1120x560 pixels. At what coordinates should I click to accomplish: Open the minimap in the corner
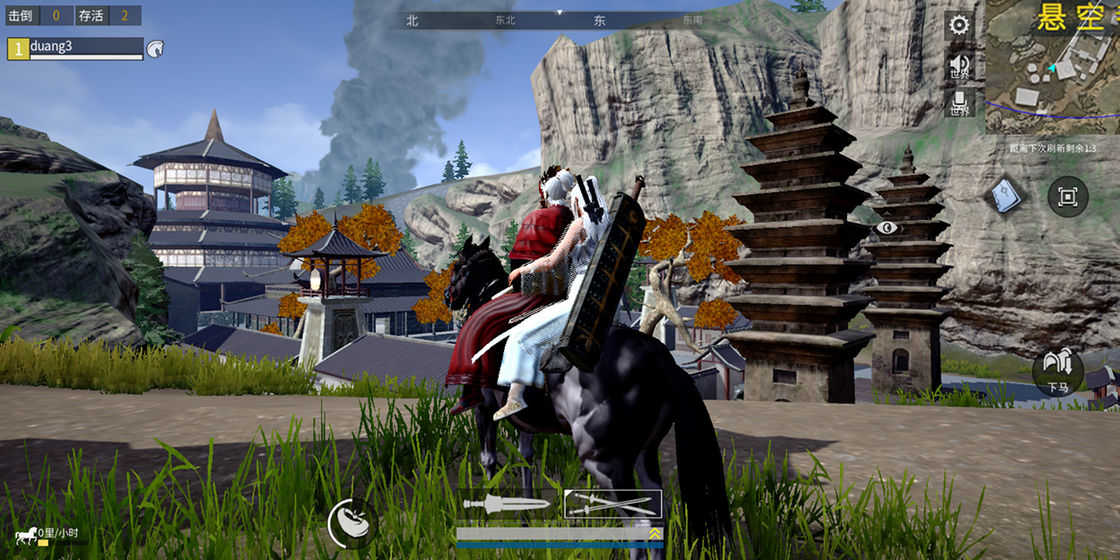click(1052, 68)
